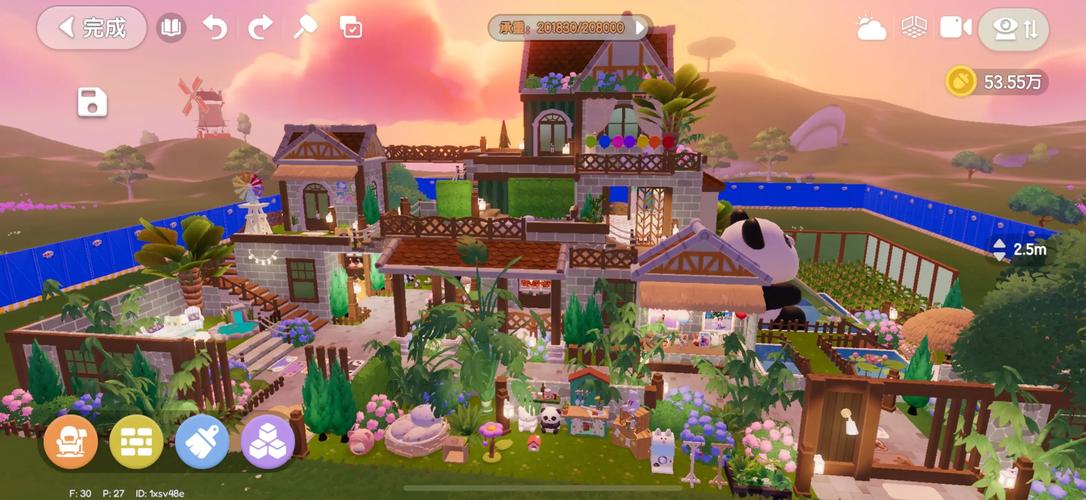This screenshot has width=1086, height=500.
Task: Open the book guide icon
Action: pos(171,28)
